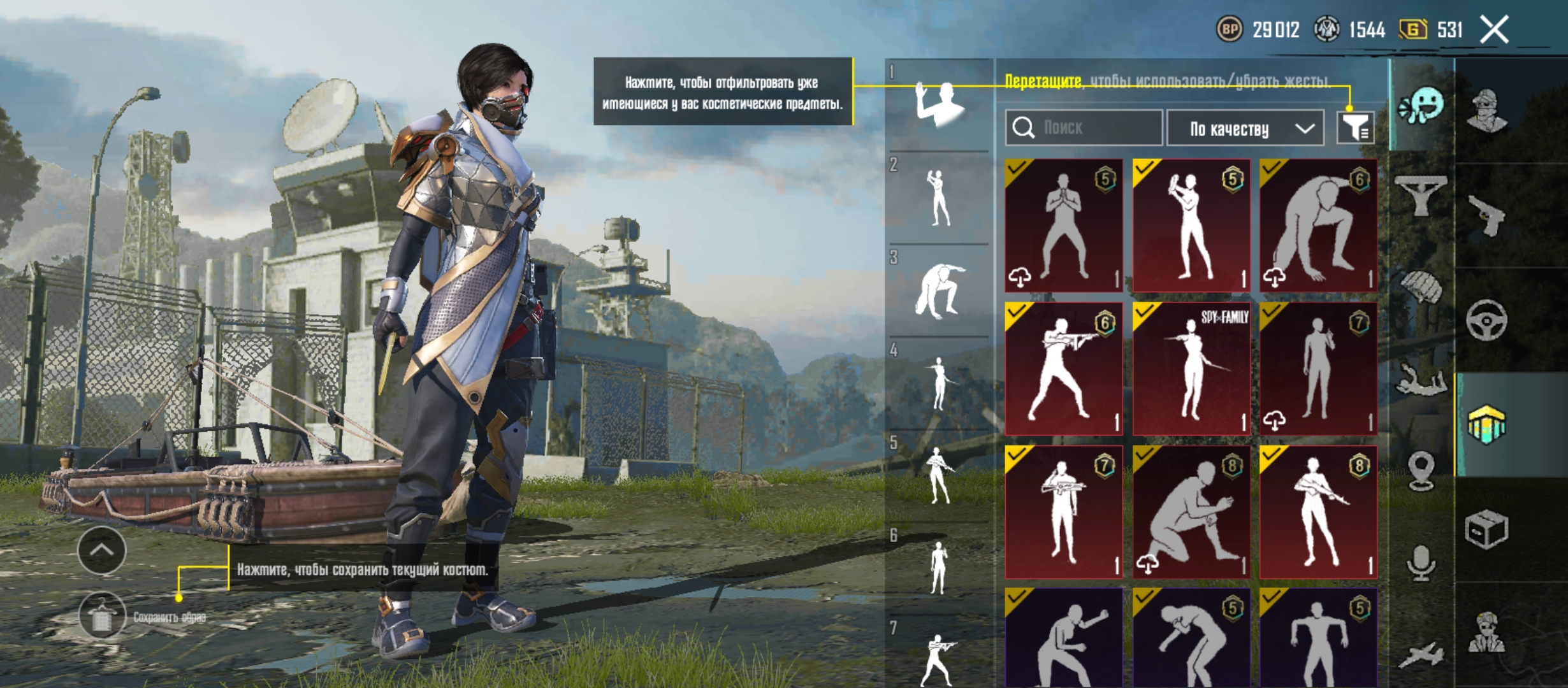The image size is (1568, 688).
Task: Toggle the owned items filter funnel
Action: [1355, 127]
